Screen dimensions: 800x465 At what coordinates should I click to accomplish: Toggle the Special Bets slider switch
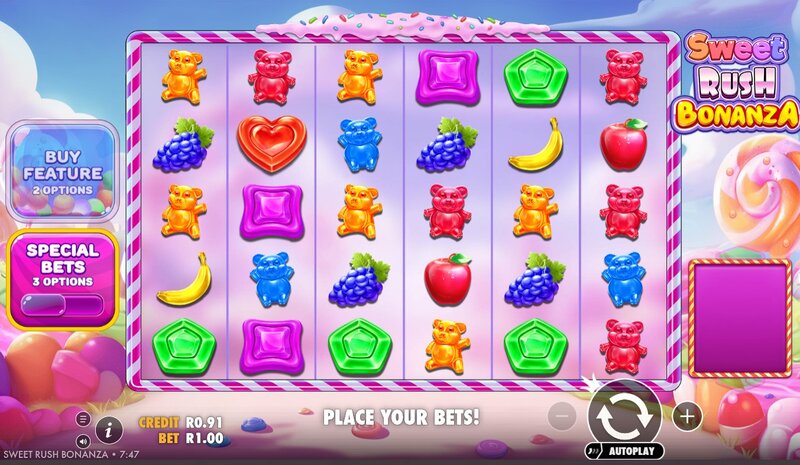coord(63,304)
